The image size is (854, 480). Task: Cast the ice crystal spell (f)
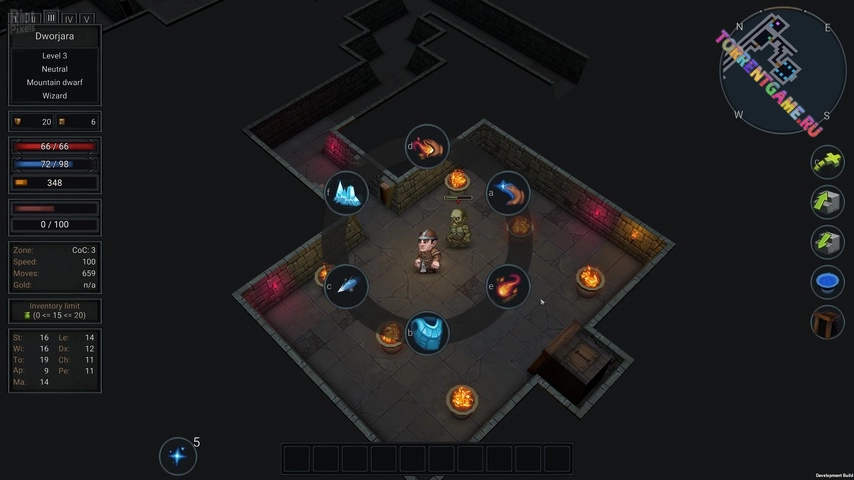click(346, 193)
